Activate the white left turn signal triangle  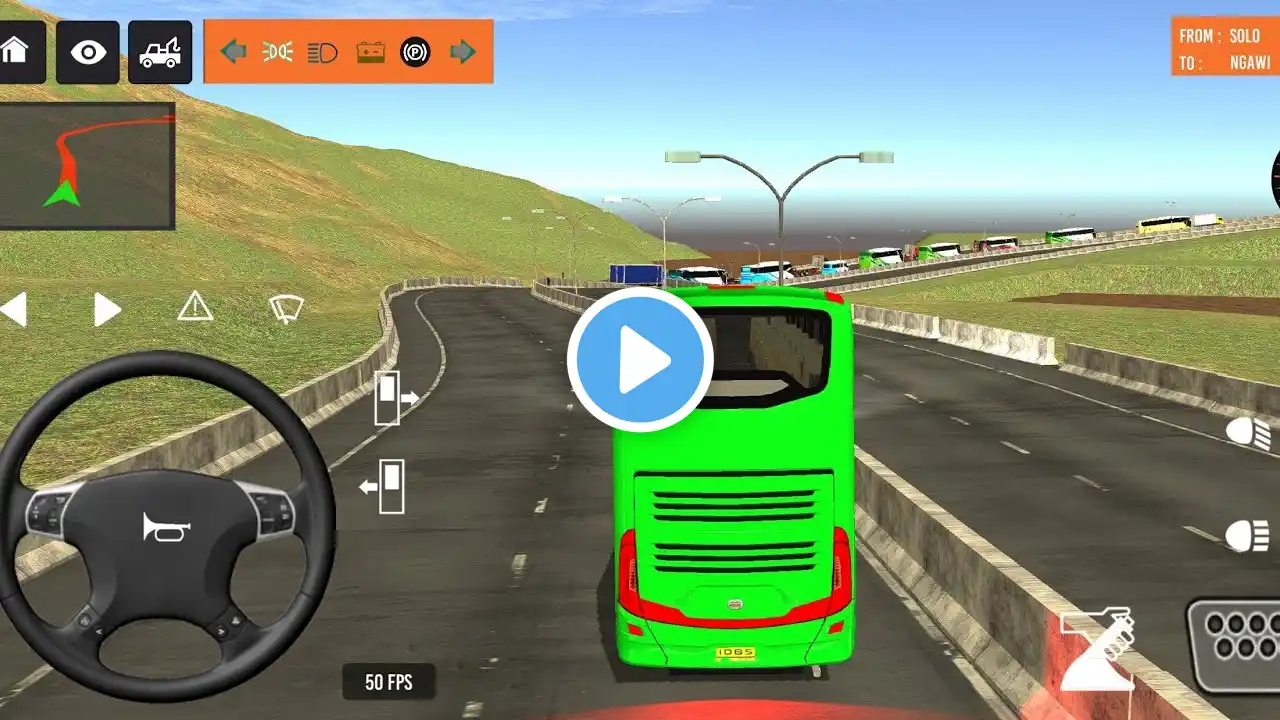coord(14,309)
